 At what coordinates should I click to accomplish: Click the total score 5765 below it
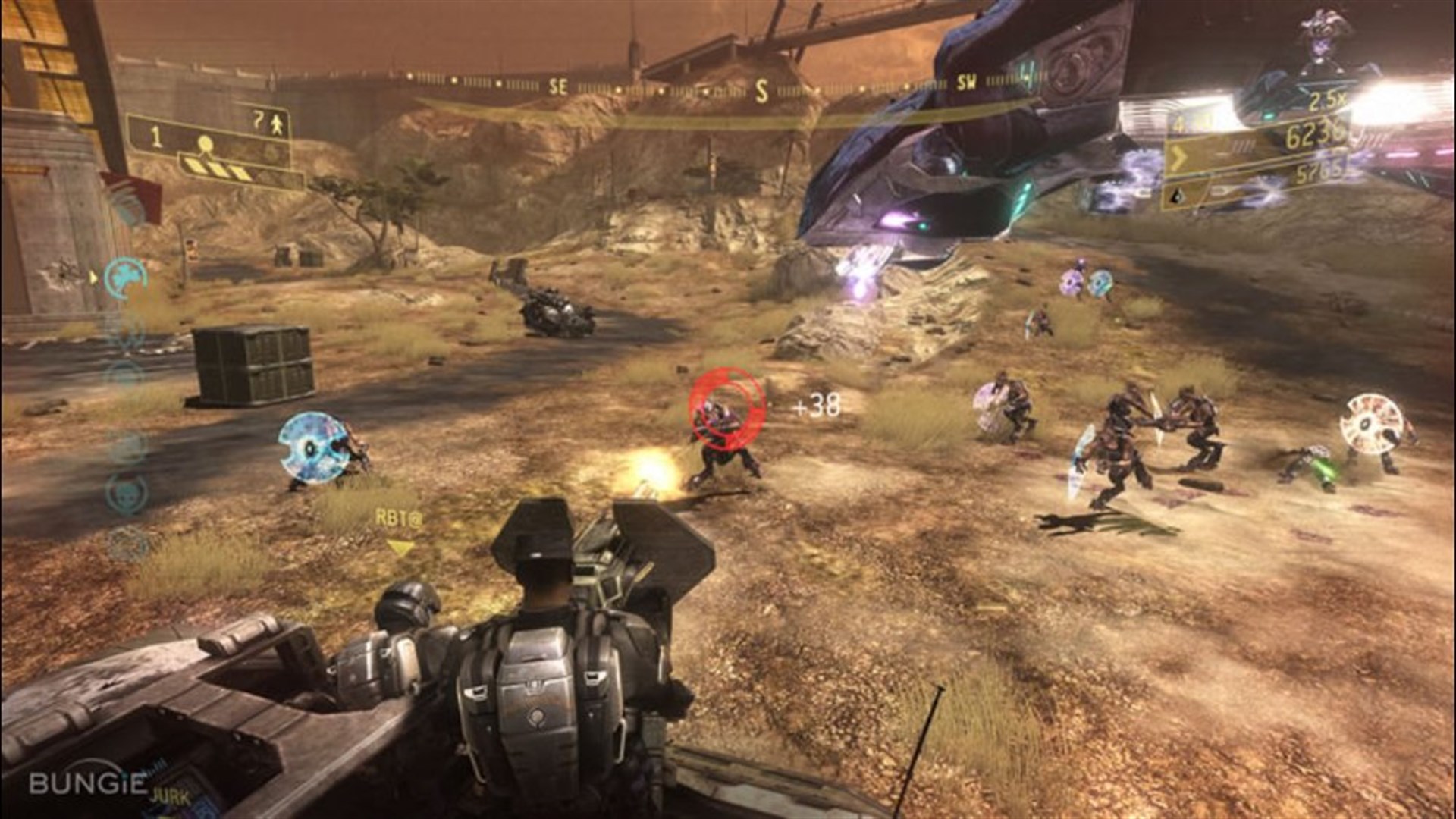point(1320,174)
